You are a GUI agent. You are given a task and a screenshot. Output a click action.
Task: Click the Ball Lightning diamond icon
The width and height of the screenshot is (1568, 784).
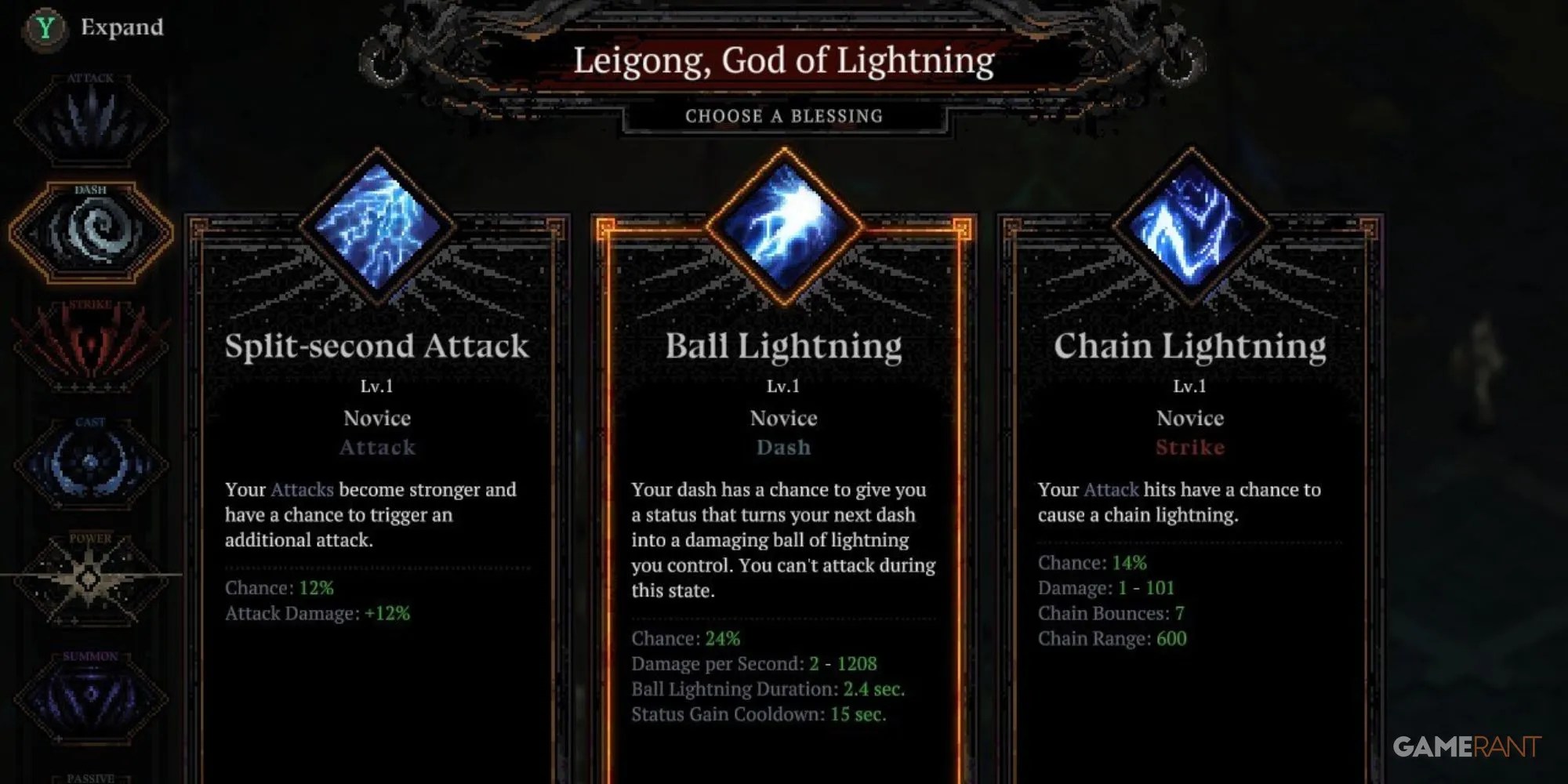coord(784,227)
